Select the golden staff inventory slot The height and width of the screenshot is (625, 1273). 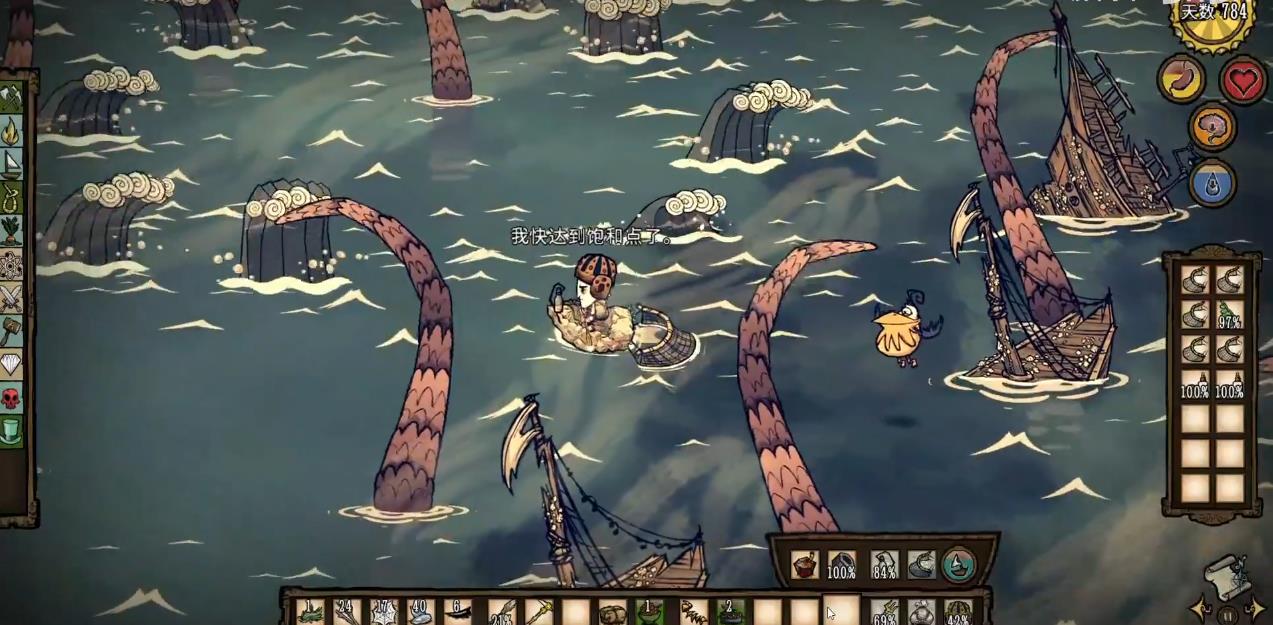tap(537, 612)
